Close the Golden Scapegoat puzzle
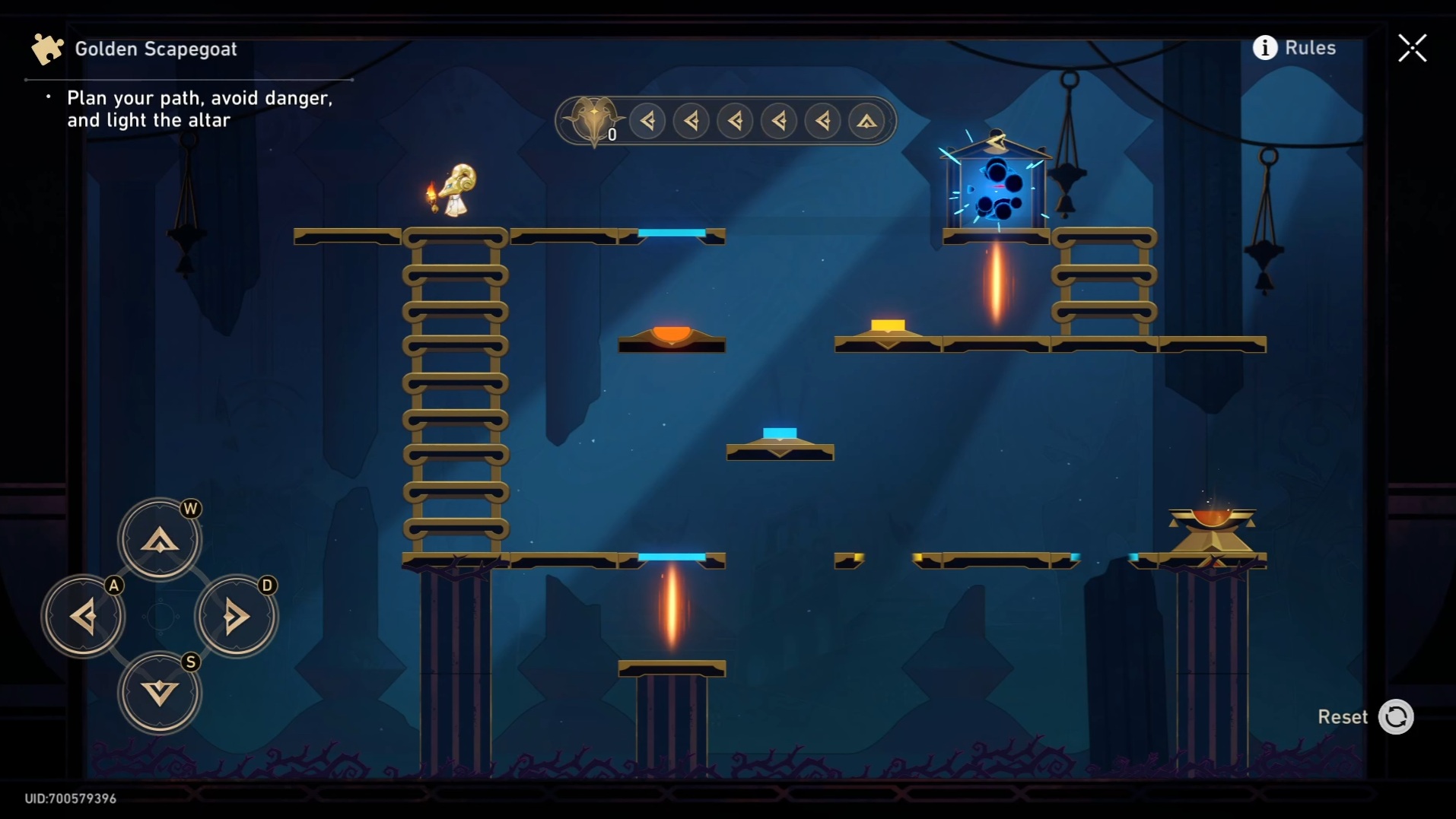1456x819 pixels. (x=1412, y=48)
